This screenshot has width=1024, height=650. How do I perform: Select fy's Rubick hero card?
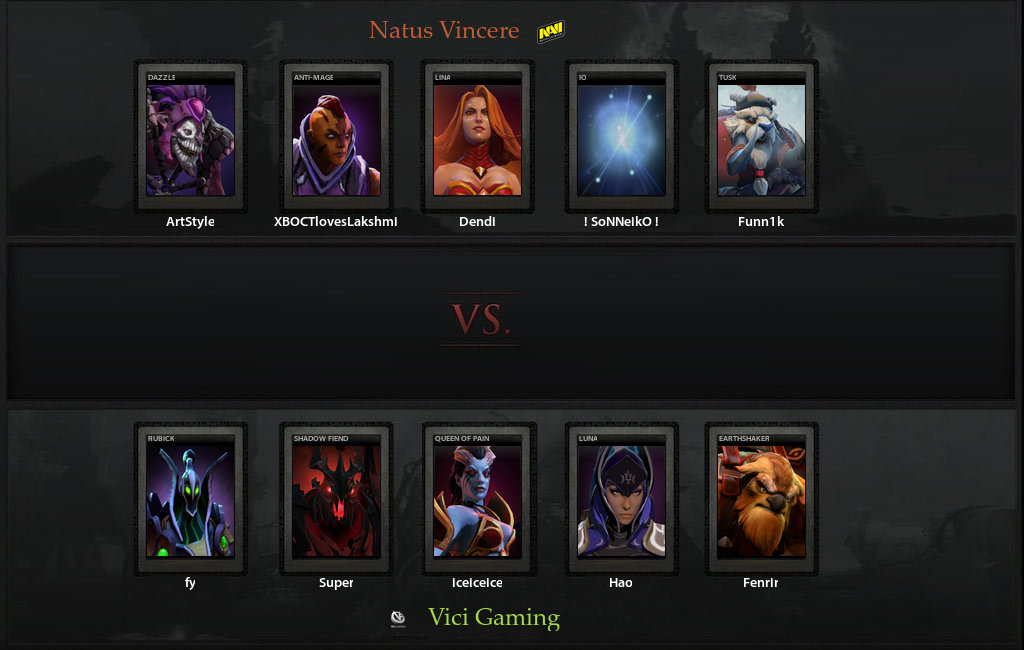click(x=190, y=500)
